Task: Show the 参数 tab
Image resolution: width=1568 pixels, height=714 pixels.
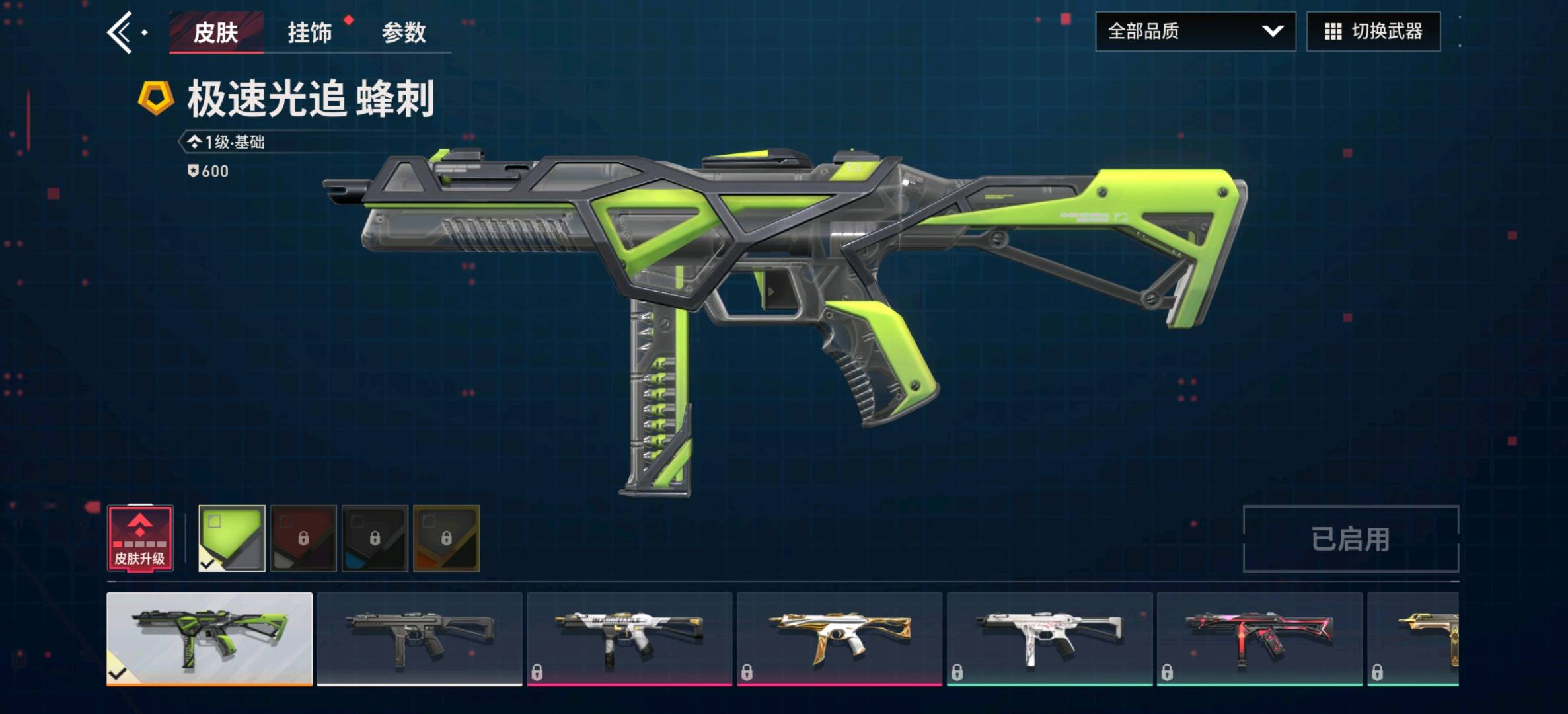Action: 404,32
